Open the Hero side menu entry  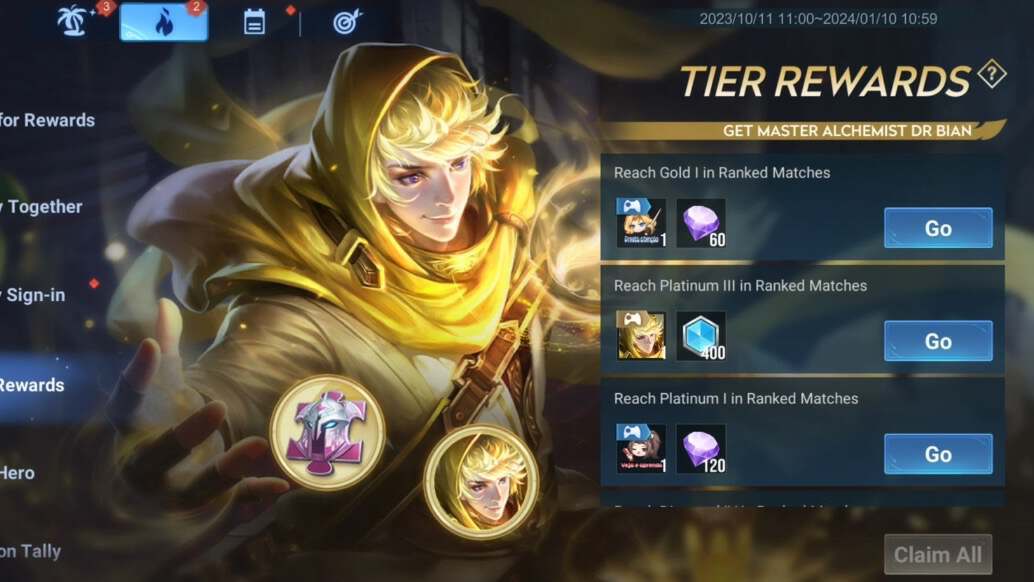pyautogui.click(x=18, y=472)
